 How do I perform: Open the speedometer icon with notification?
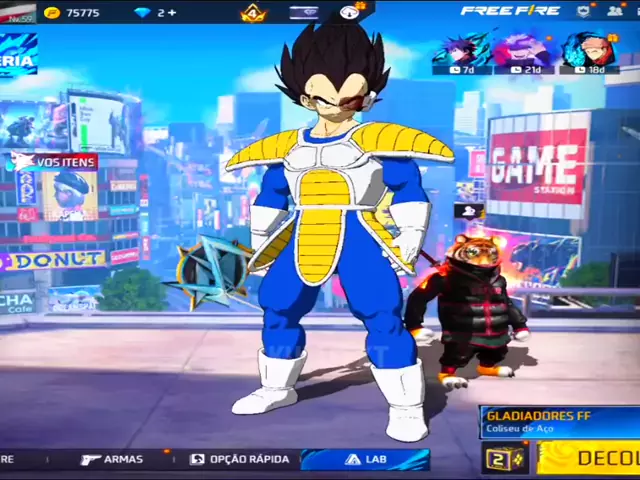[350, 12]
